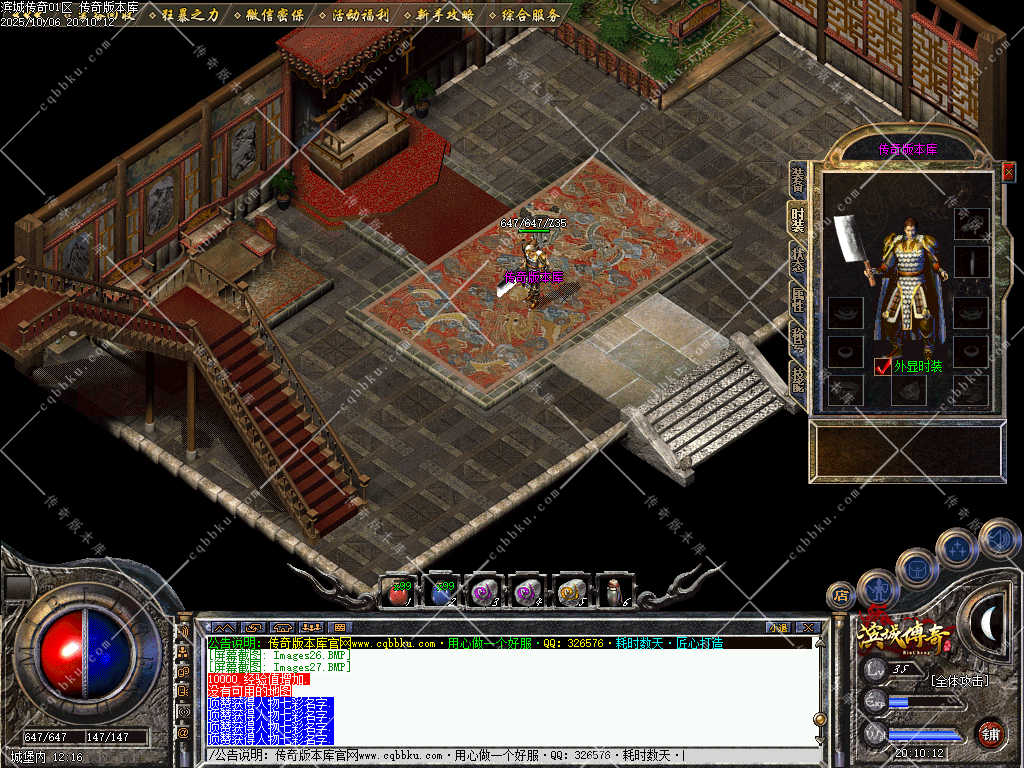1024x768 pixels.
Task: Toggle the 全体攻击 attack mode
Action: point(959,681)
